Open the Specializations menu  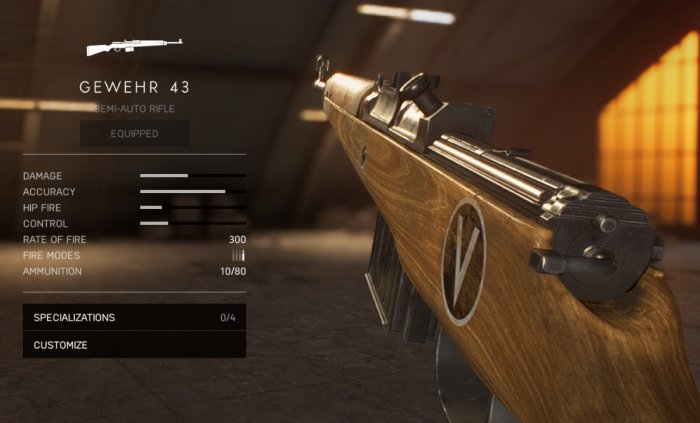134,317
